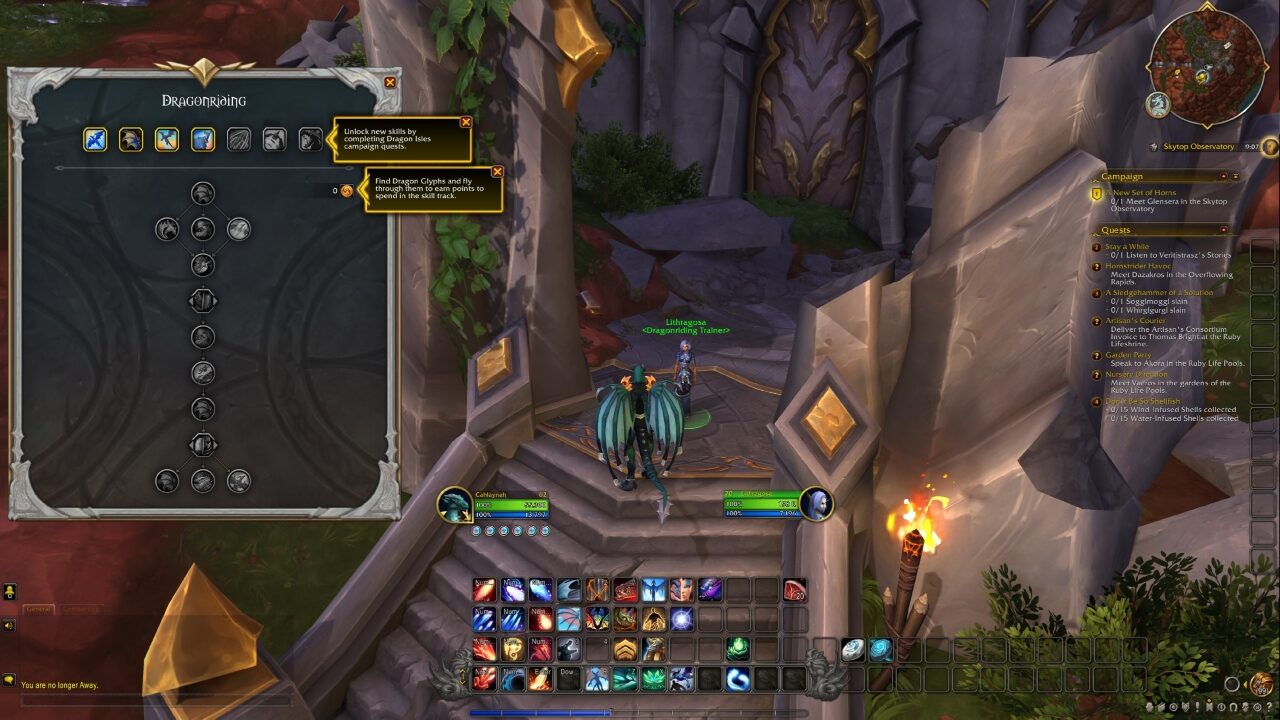Collapse the Campaign tracker section
1280x720 pixels.
[x=1222, y=176]
